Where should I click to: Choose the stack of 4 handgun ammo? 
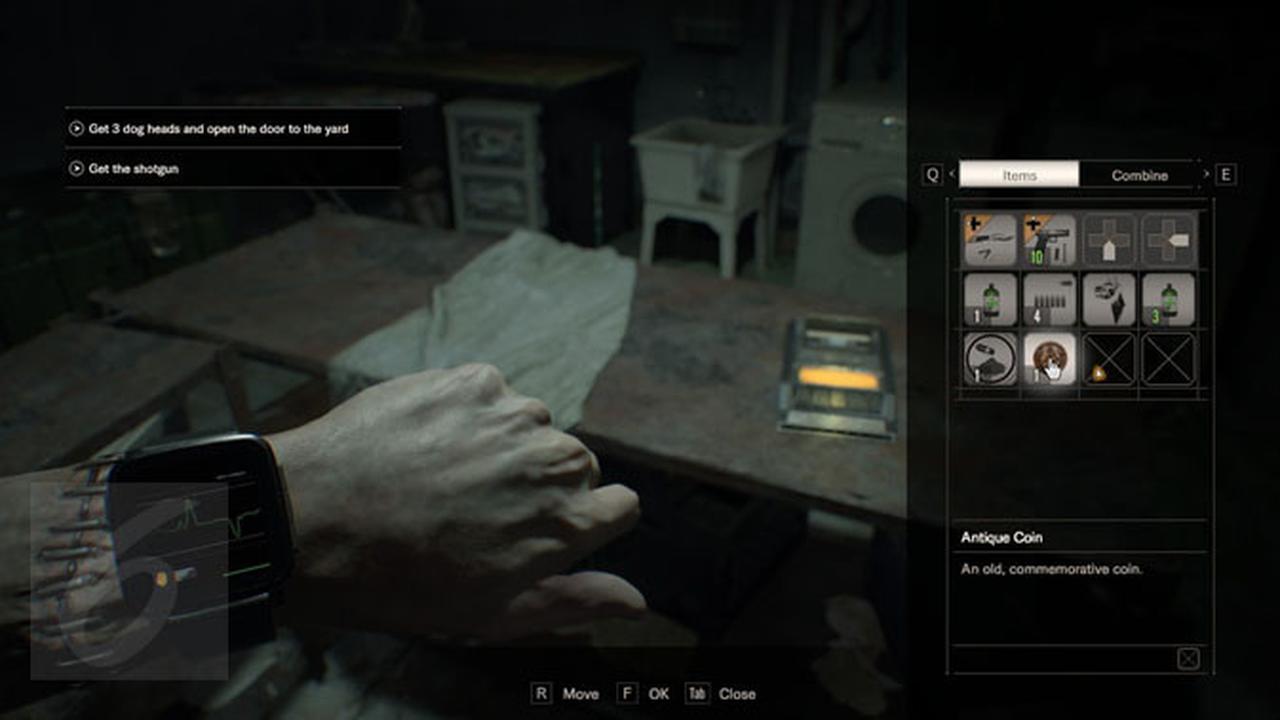pos(1050,299)
